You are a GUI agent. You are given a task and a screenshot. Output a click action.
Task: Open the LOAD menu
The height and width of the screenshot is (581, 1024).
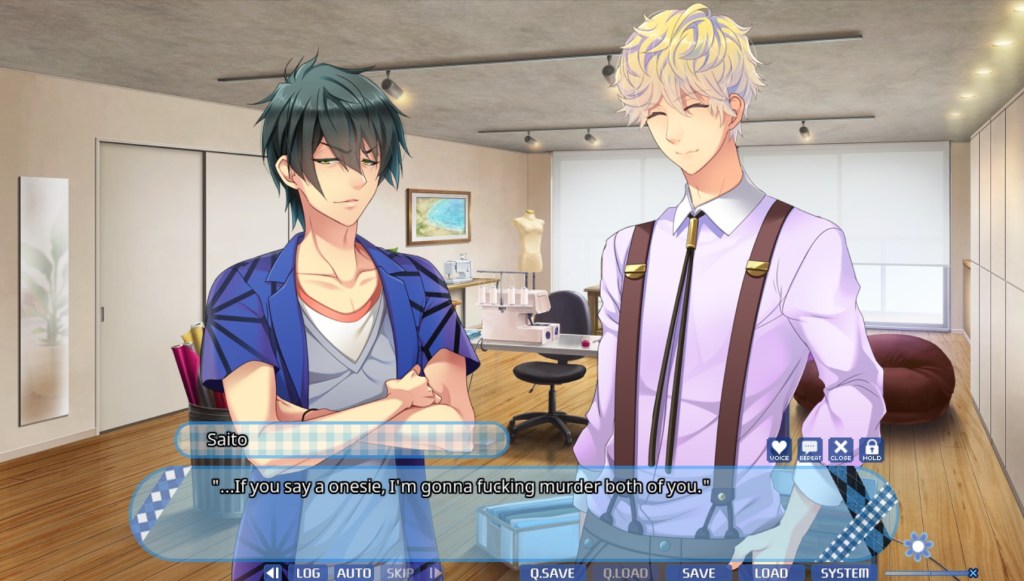tap(771, 573)
